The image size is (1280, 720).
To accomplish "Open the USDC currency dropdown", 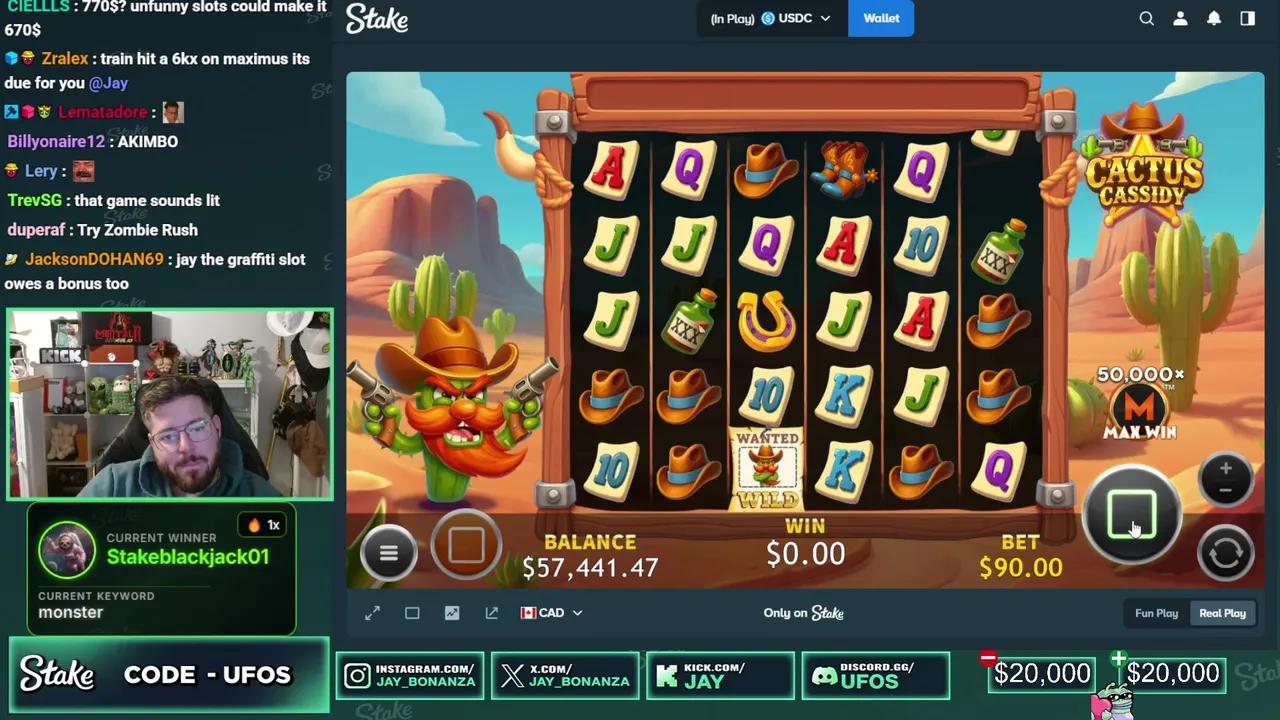I will [x=793, y=18].
